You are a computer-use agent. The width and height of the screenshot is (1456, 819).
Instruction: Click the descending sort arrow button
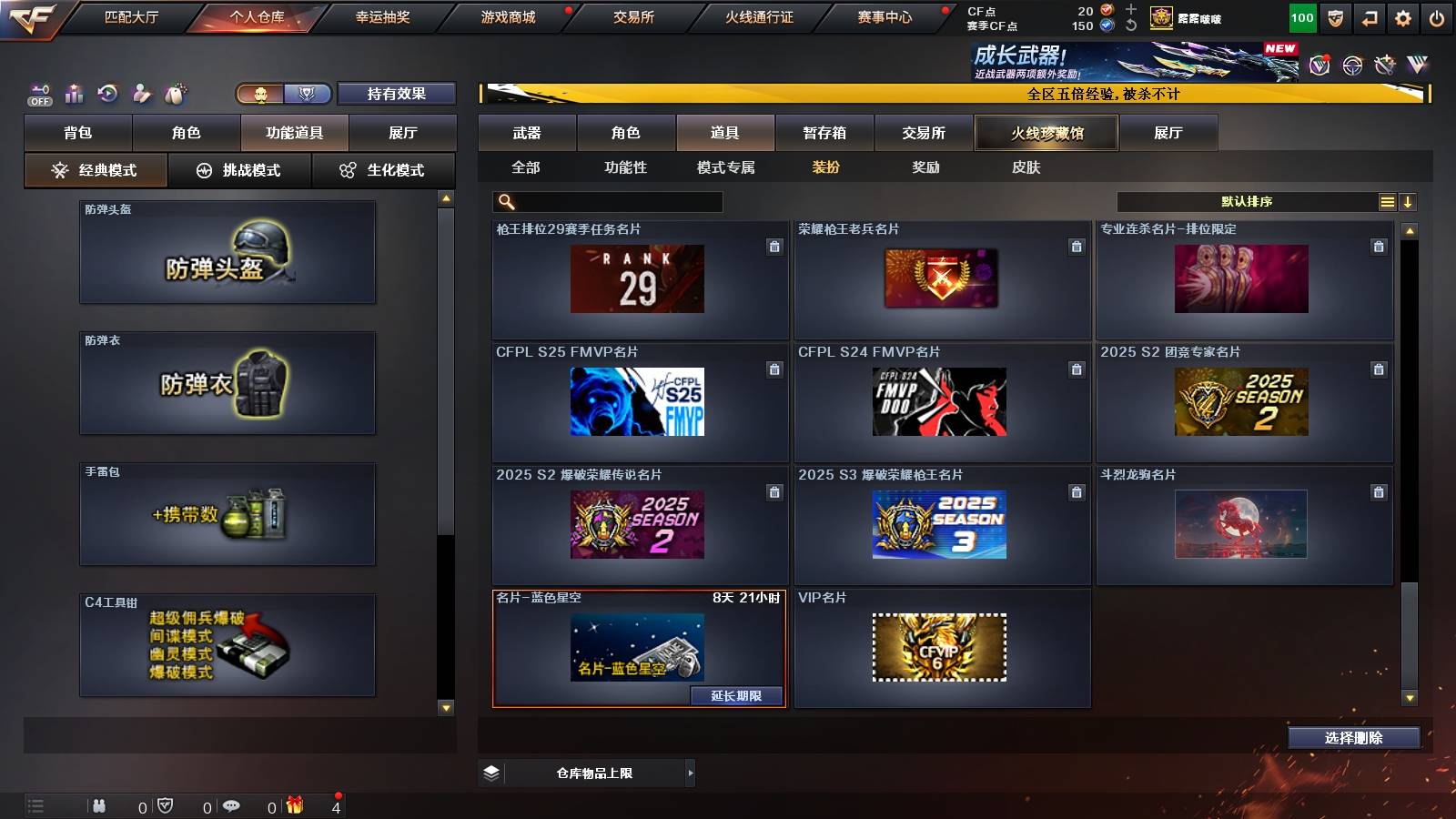[x=1408, y=201]
